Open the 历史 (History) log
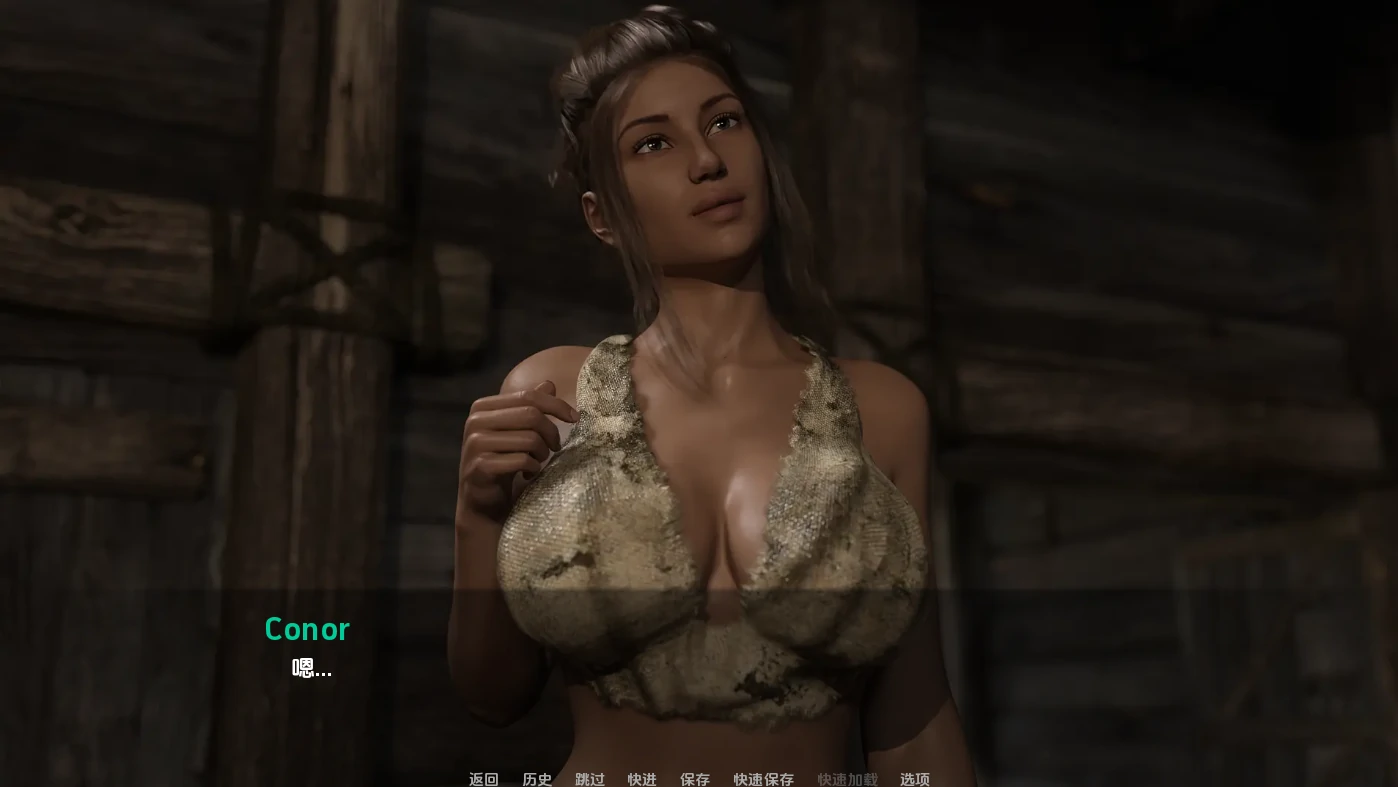The width and height of the screenshot is (1398, 787). coord(537,779)
